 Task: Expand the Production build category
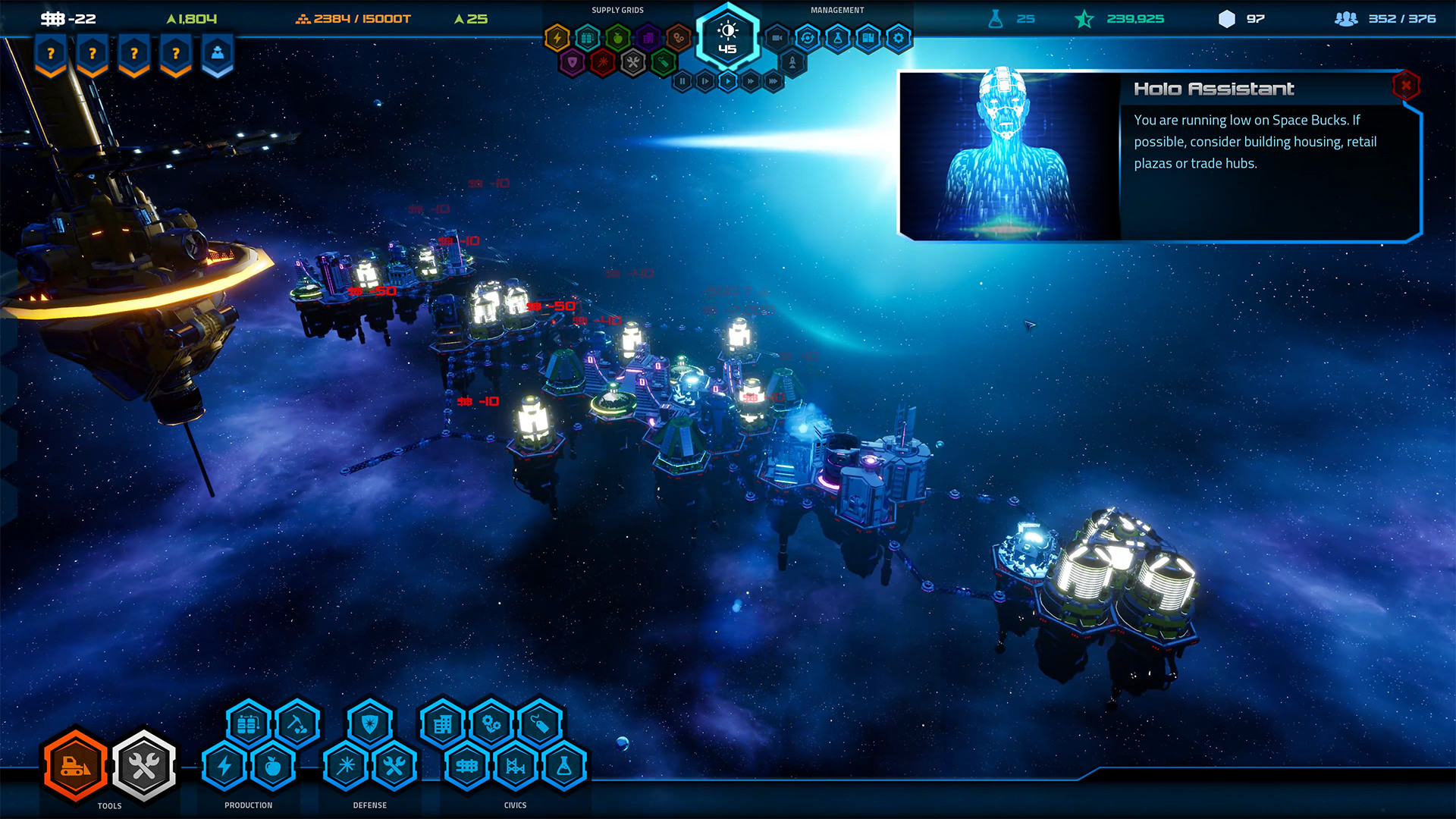coord(249,805)
